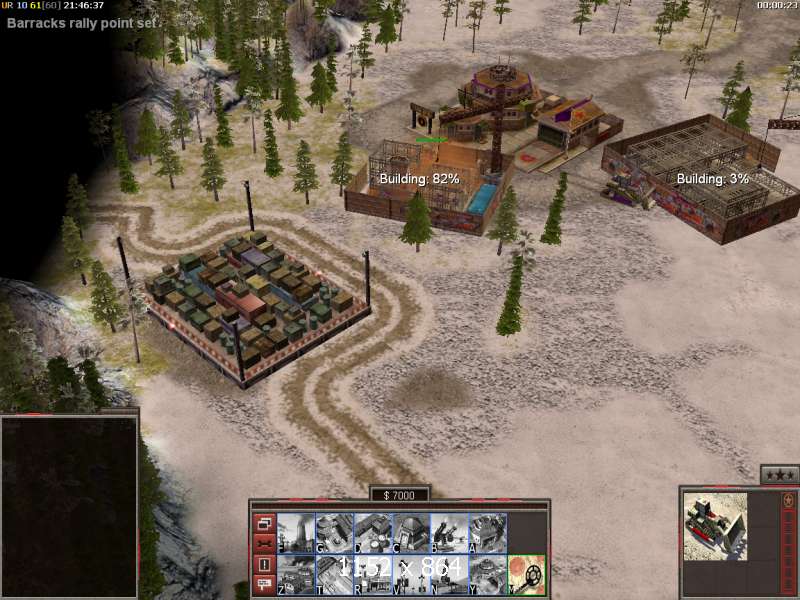Choose the build icon labeled D
The height and width of the screenshot is (600, 800).
point(372,533)
